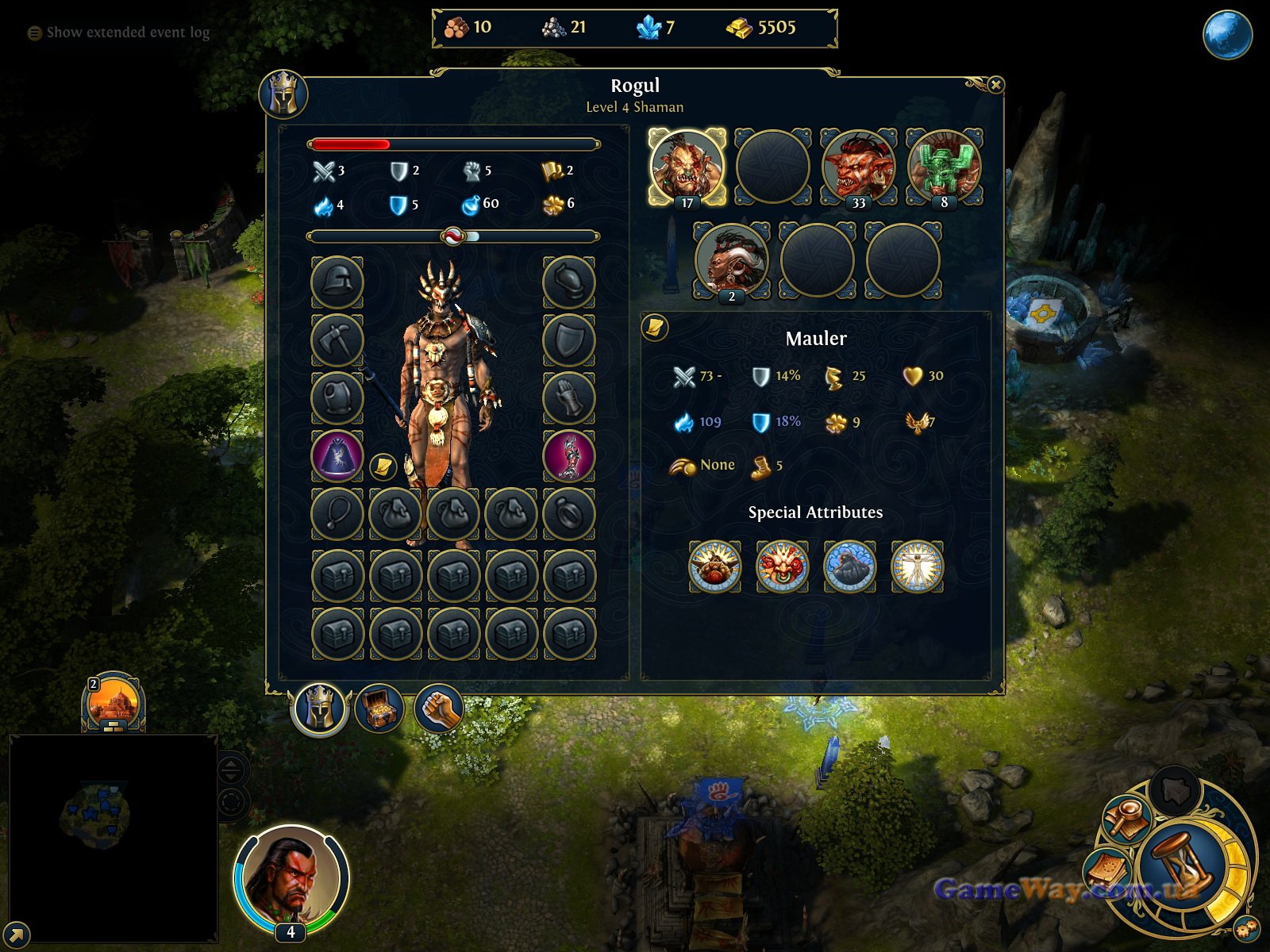Open the treasure chest inventory tab
The image size is (1270, 952).
tap(379, 708)
